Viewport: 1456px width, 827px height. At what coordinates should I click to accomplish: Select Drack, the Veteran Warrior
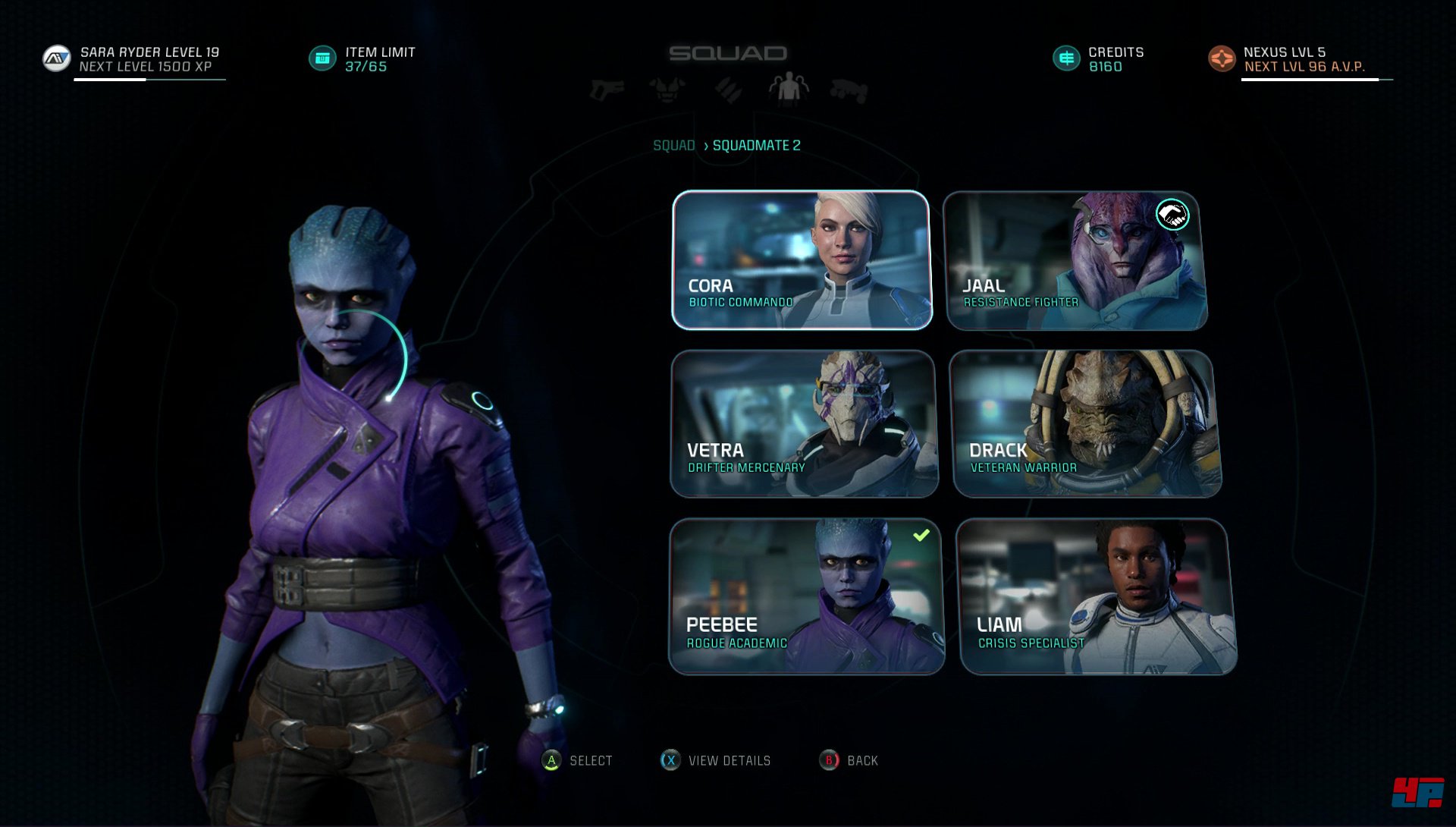pos(1085,423)
